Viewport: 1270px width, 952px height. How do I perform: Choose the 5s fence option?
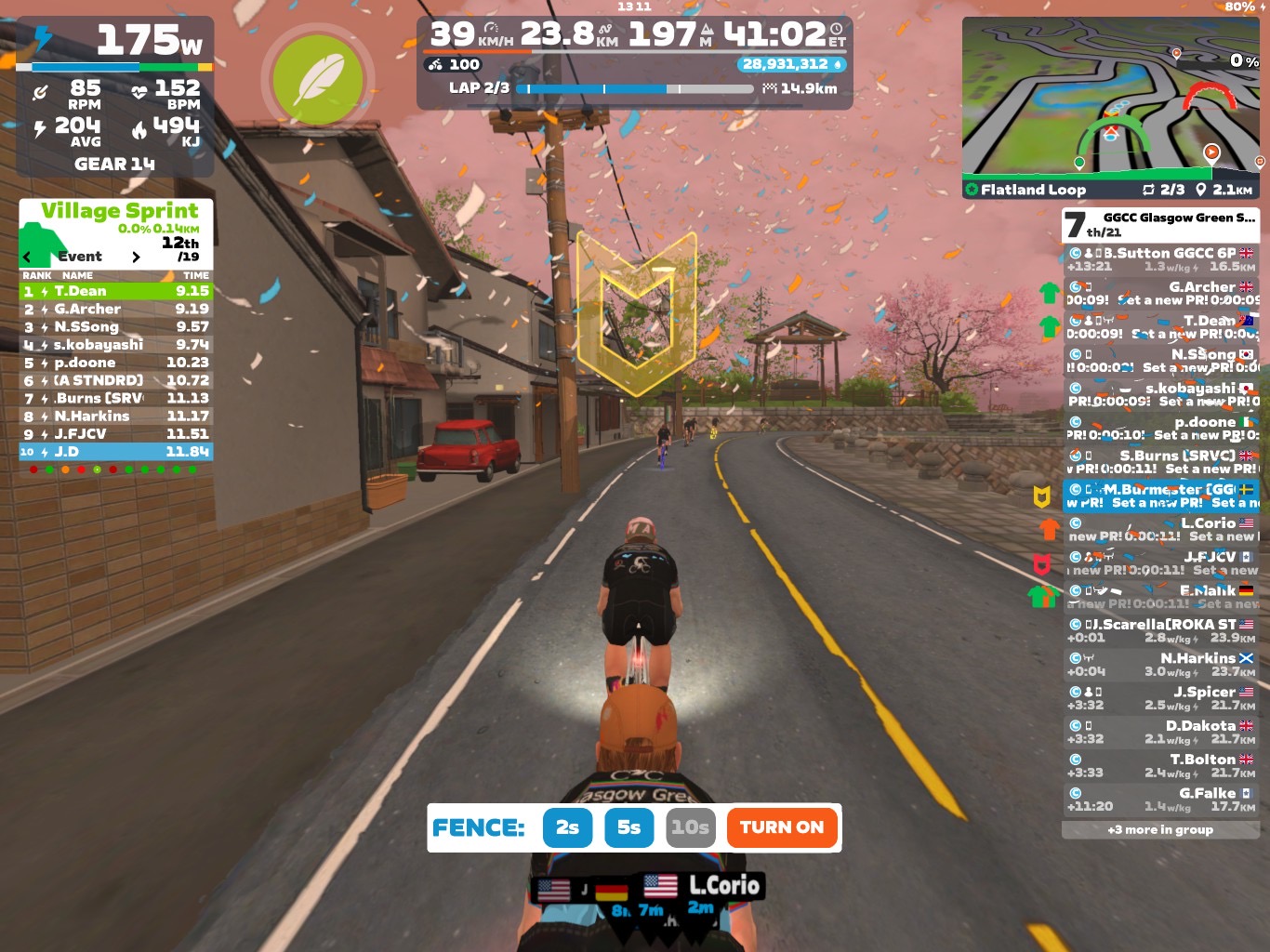point(628,827)
